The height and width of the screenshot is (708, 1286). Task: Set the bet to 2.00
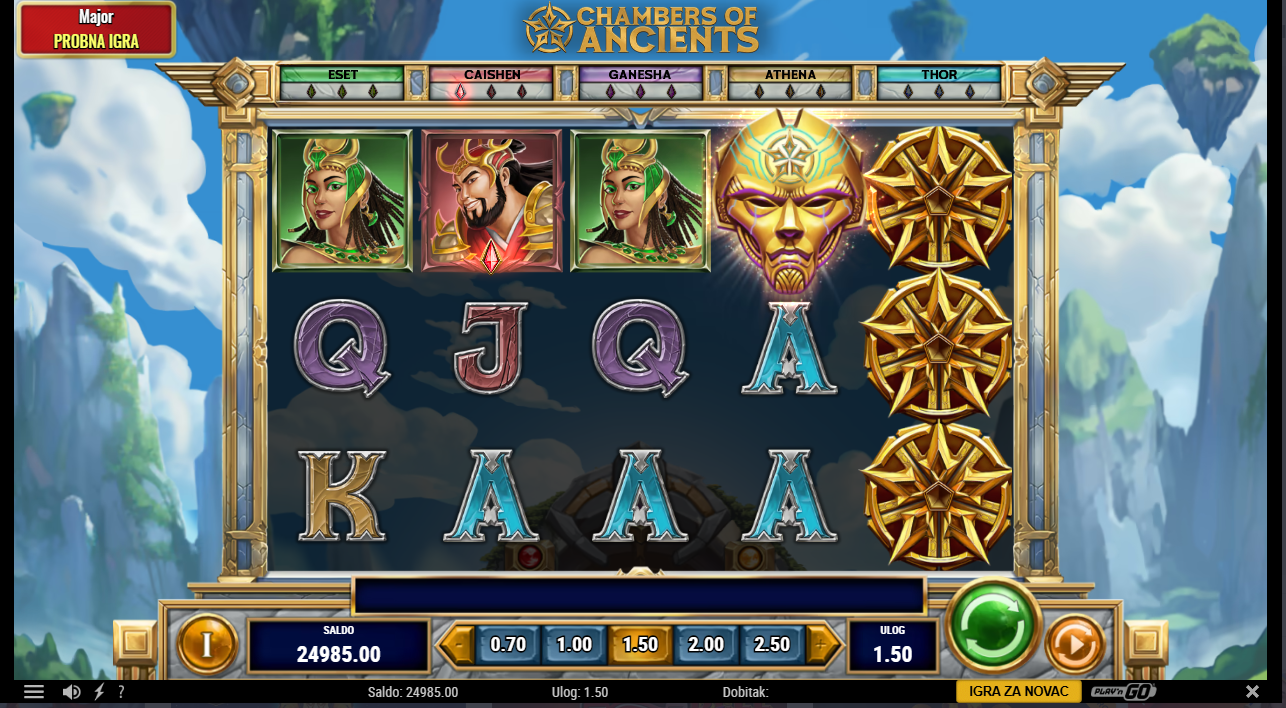pyautogui.click(x=706, y=645)
